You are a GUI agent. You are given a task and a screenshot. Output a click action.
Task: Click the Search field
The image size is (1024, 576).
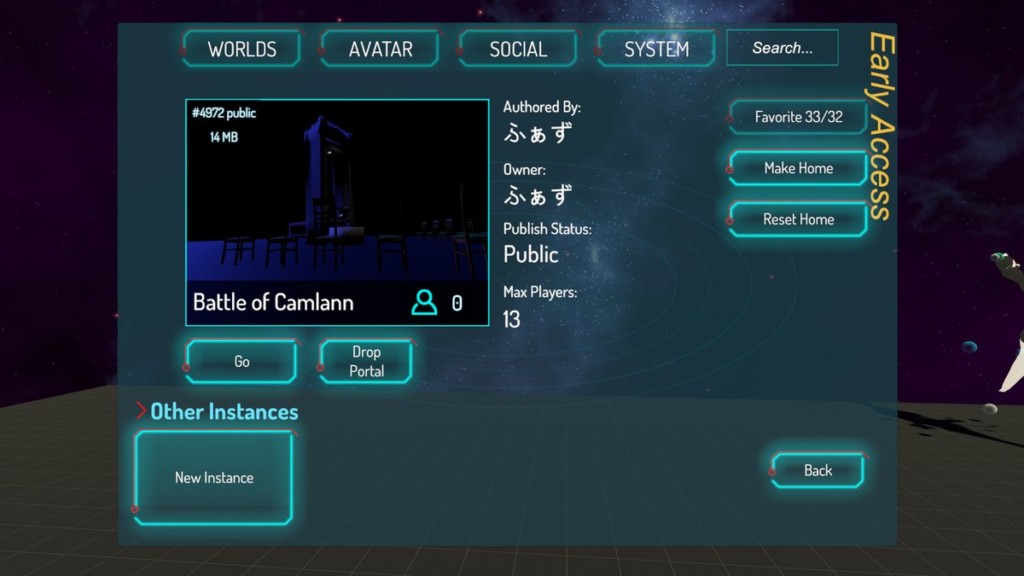(x=782, y=48)
